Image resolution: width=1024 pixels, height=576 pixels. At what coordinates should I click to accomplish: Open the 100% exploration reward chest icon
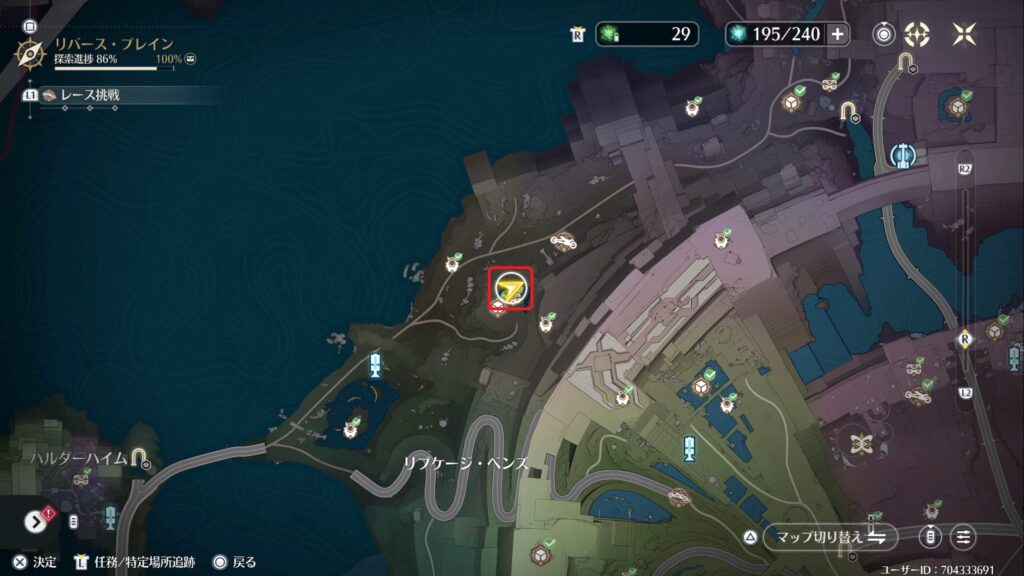click(189, 60)
